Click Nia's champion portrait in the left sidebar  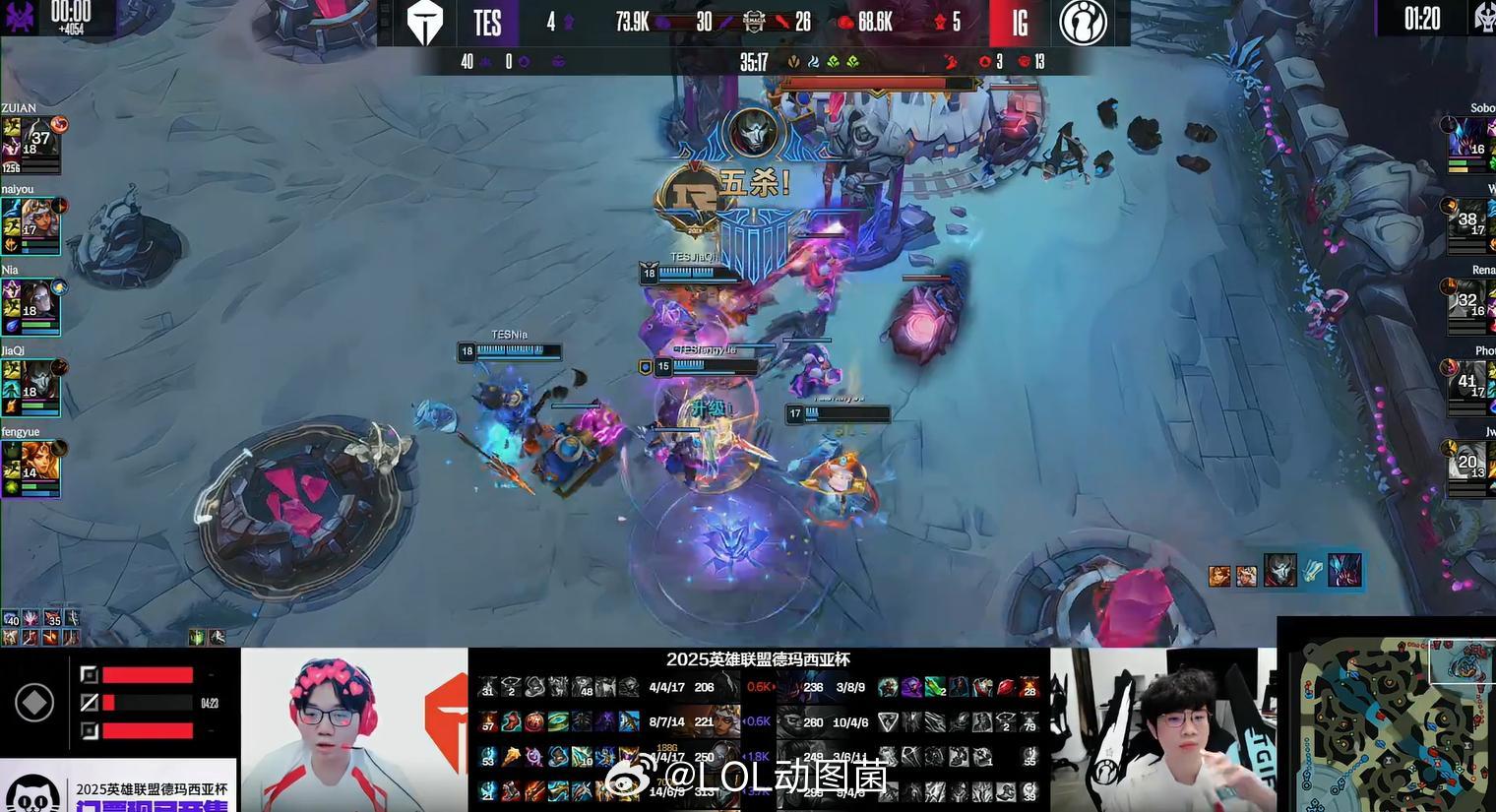[37, 296]
